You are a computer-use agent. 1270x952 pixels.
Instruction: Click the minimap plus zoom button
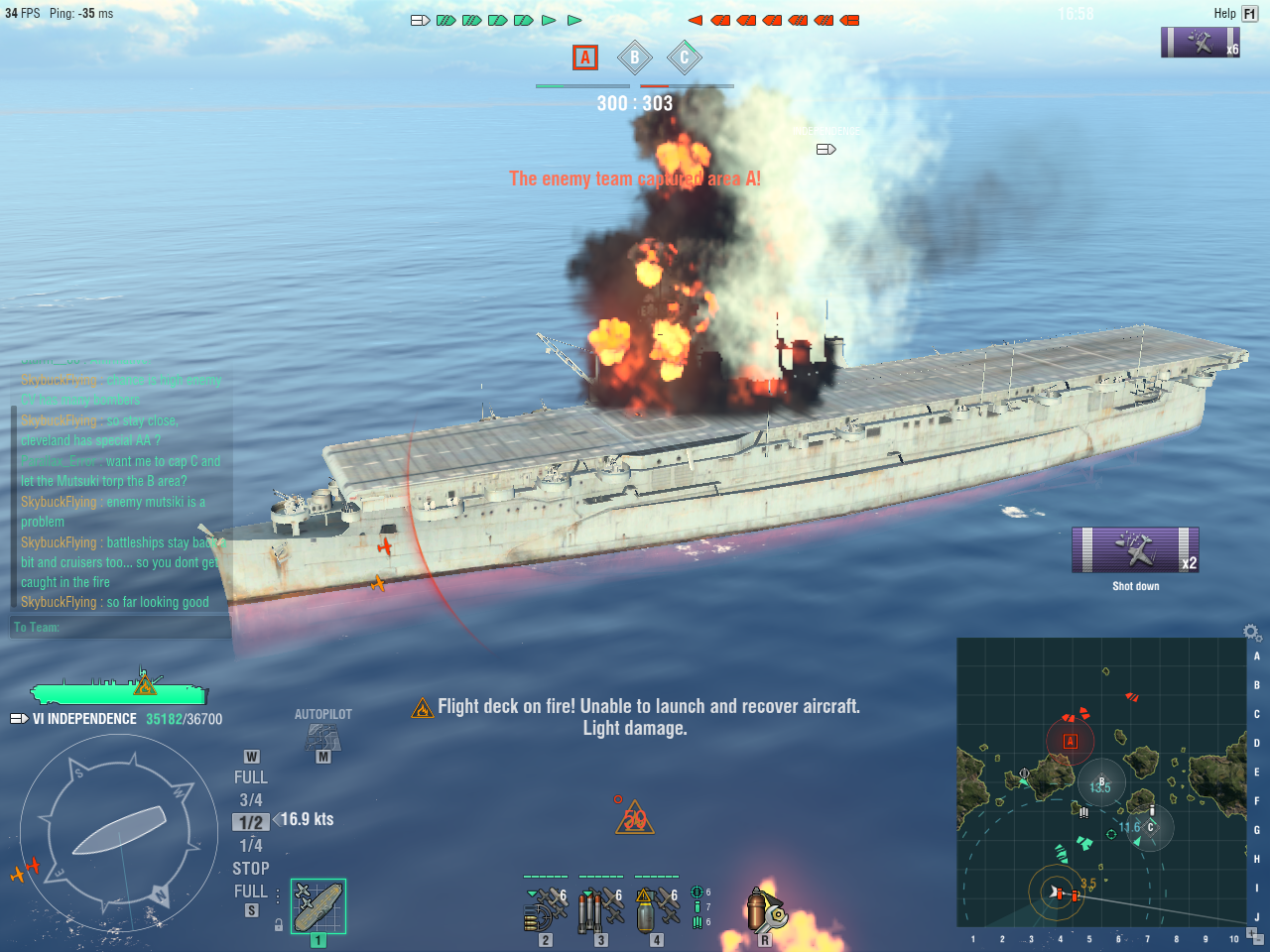click(1251, 931)
